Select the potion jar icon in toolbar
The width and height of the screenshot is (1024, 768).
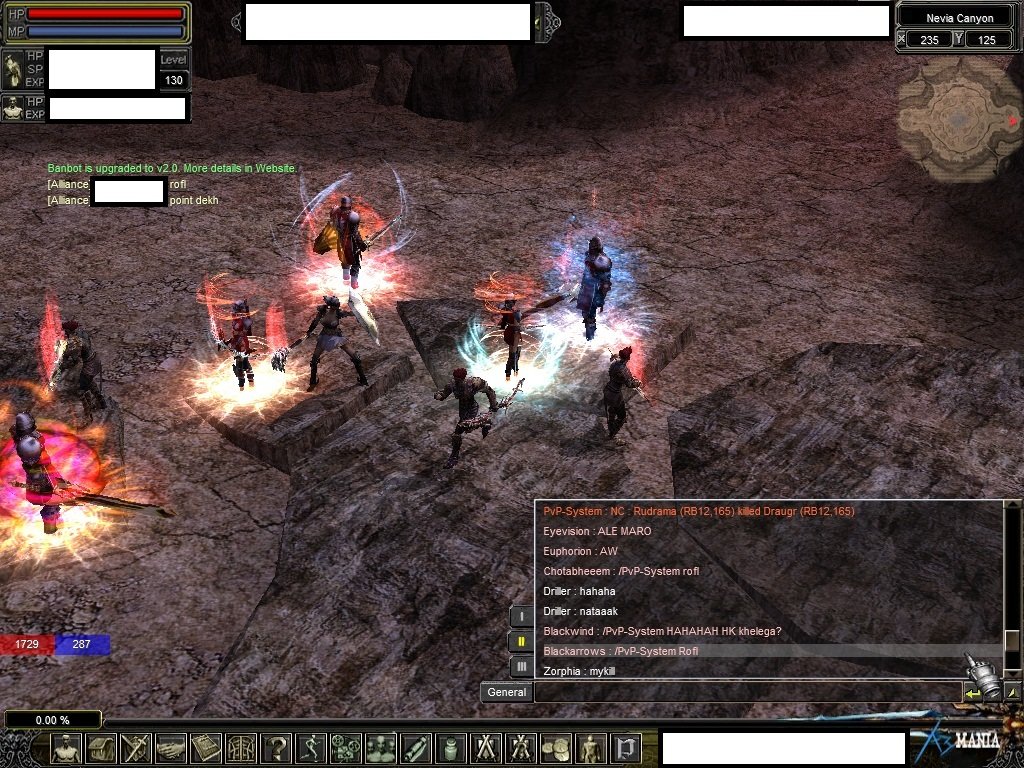[x=451, y=747]
